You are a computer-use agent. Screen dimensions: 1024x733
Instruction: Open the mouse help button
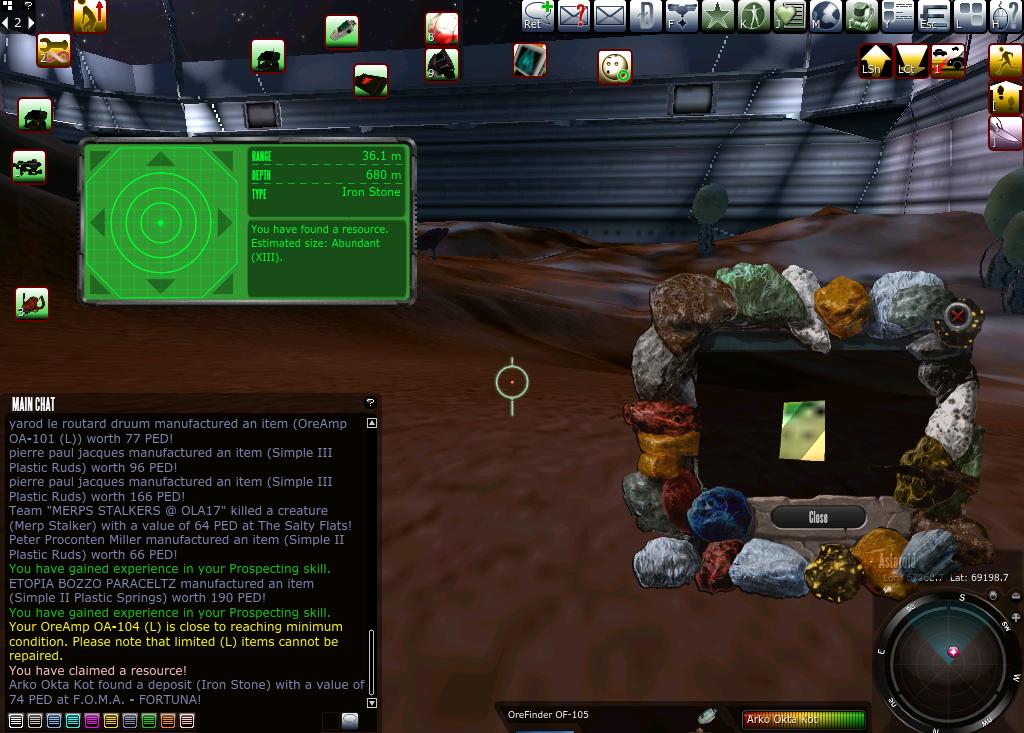[1005, 16]
